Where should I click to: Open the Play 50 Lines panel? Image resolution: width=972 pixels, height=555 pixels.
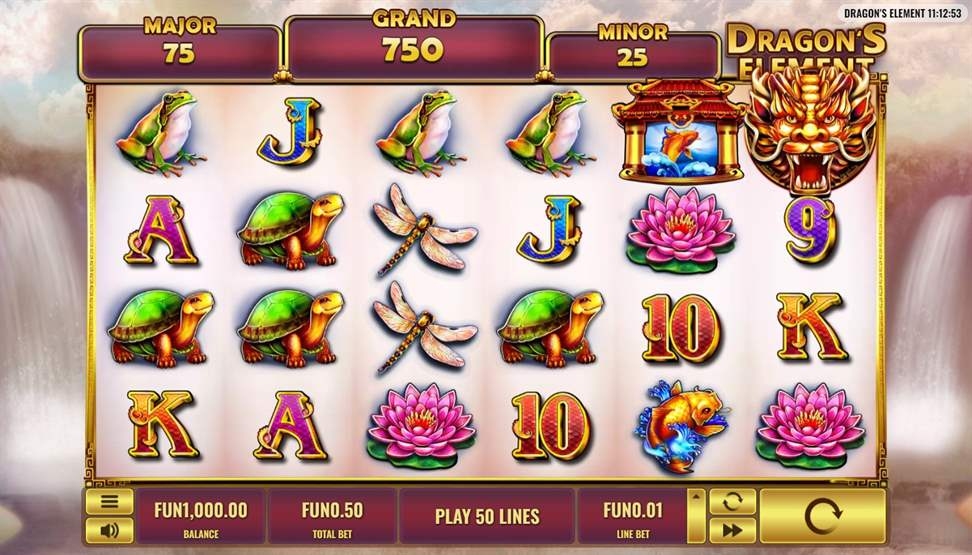point(487,516)
